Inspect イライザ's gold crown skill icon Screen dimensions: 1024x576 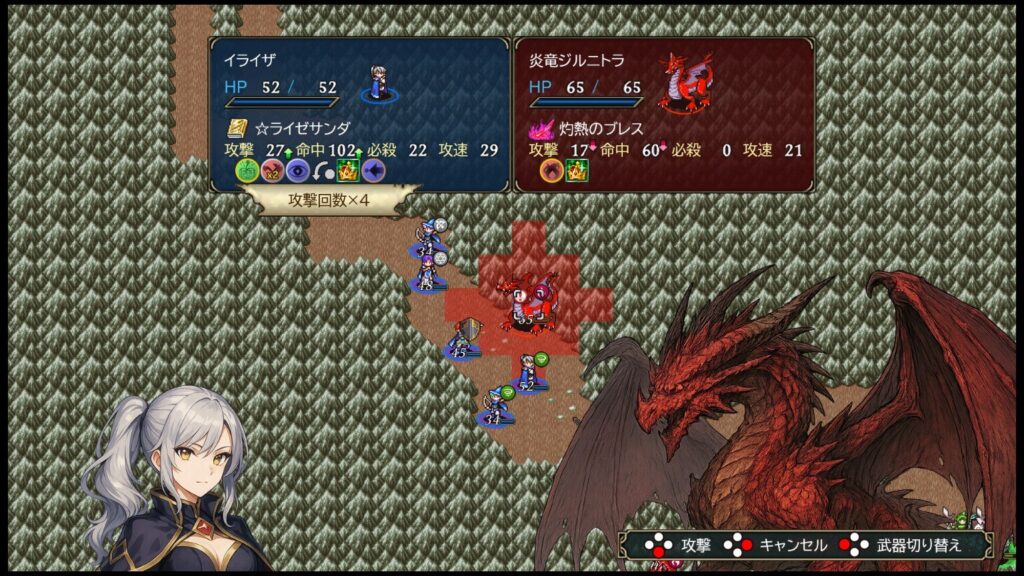click(x=348, y=170)
